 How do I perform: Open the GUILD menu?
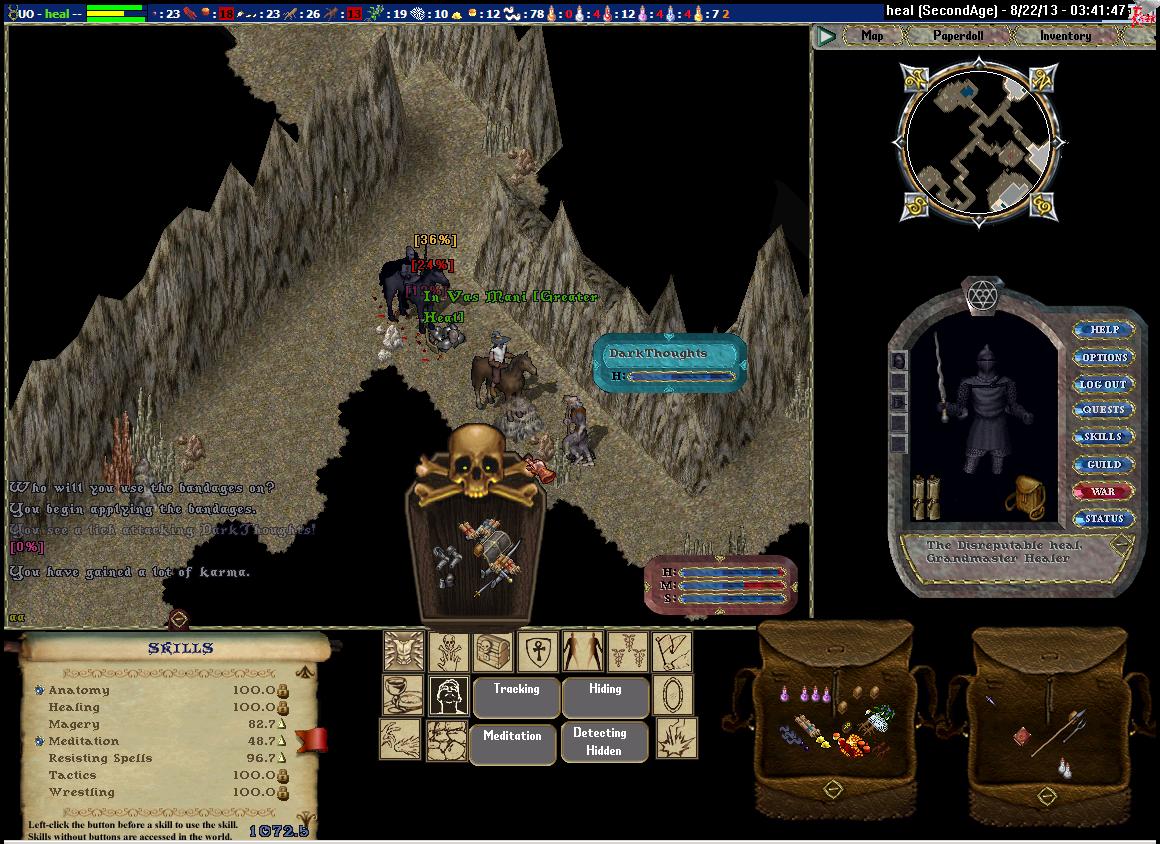[1104, 464]
